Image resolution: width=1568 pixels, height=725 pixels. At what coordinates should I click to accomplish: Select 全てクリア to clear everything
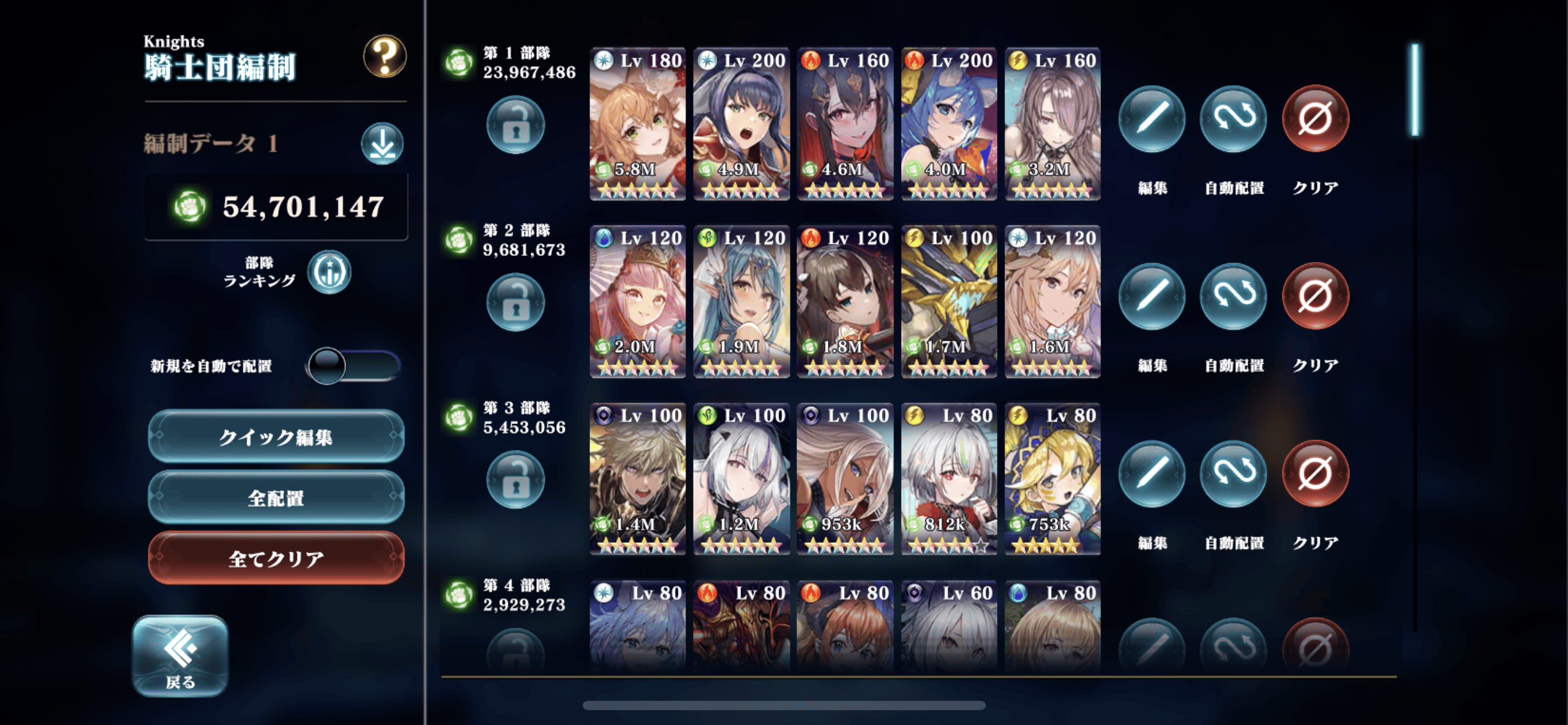point(276,558)
